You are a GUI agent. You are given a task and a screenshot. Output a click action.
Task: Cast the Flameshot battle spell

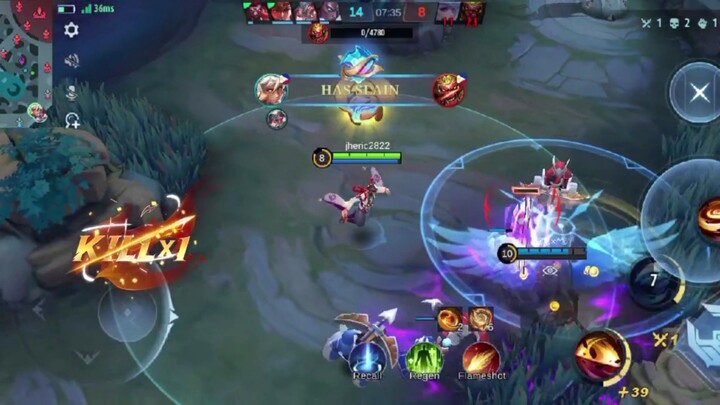481,357
